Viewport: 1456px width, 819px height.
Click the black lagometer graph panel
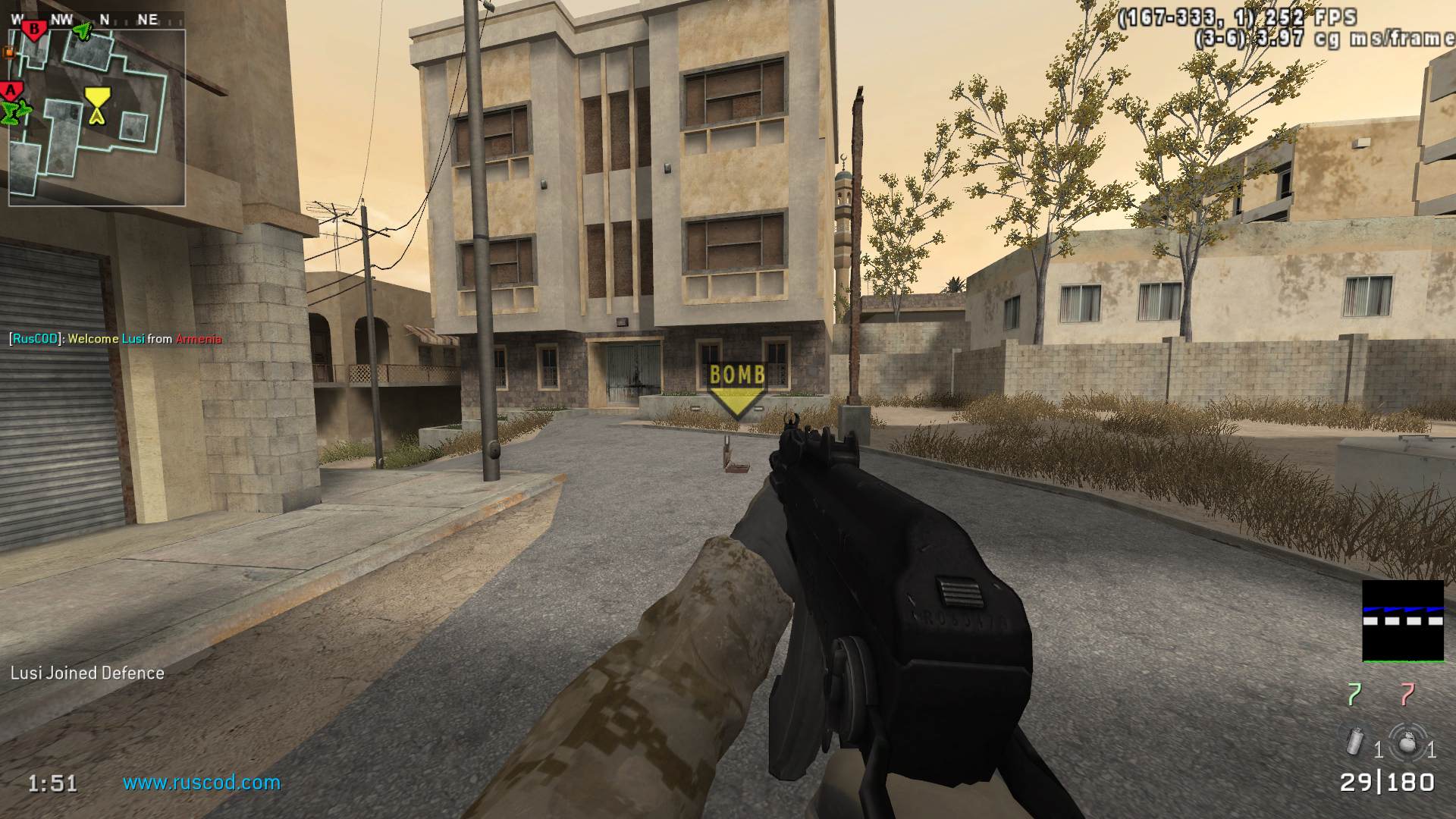(1403, 621)
